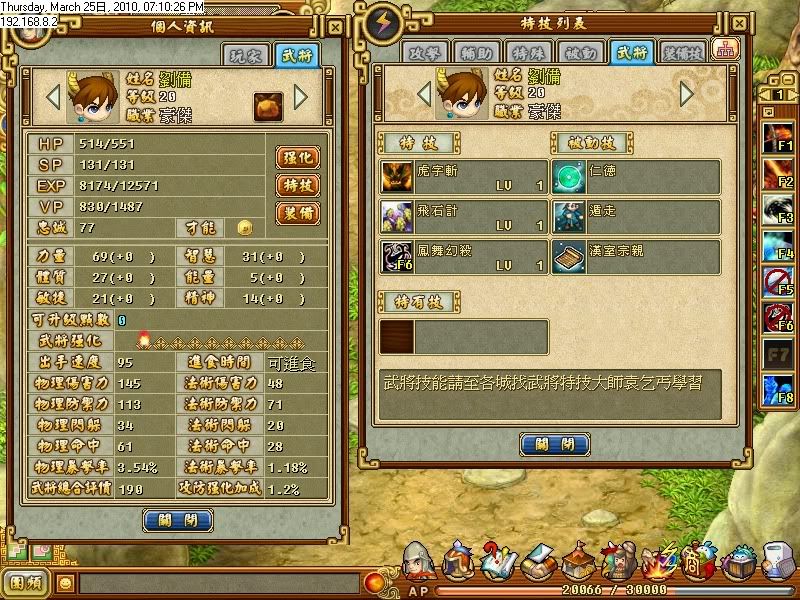Show next general in skill list panel
Screen dimensions: 800x600
pos(687,93)
